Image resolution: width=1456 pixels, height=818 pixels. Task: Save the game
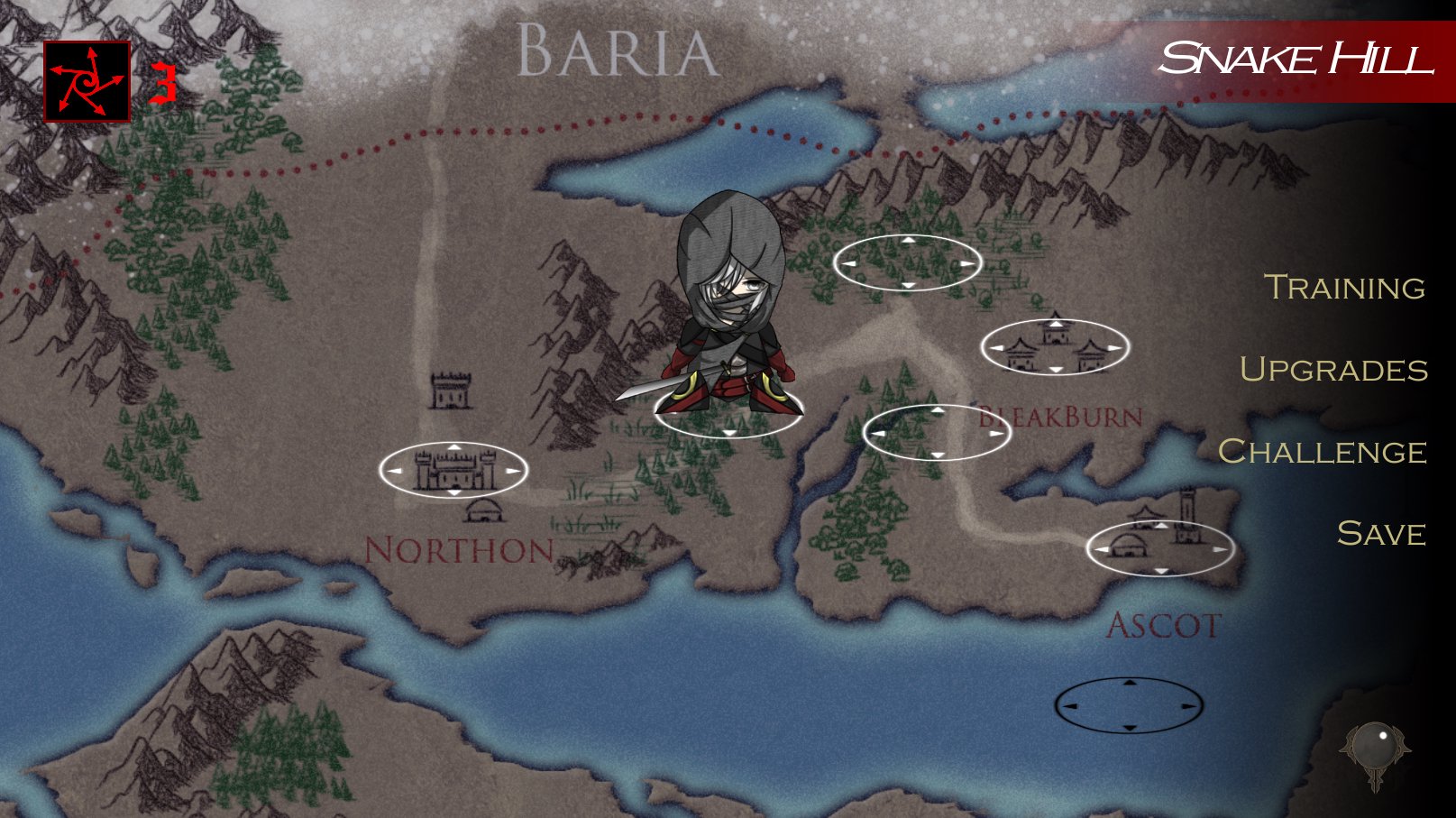pyautogui.click(x=1381, y=534)
